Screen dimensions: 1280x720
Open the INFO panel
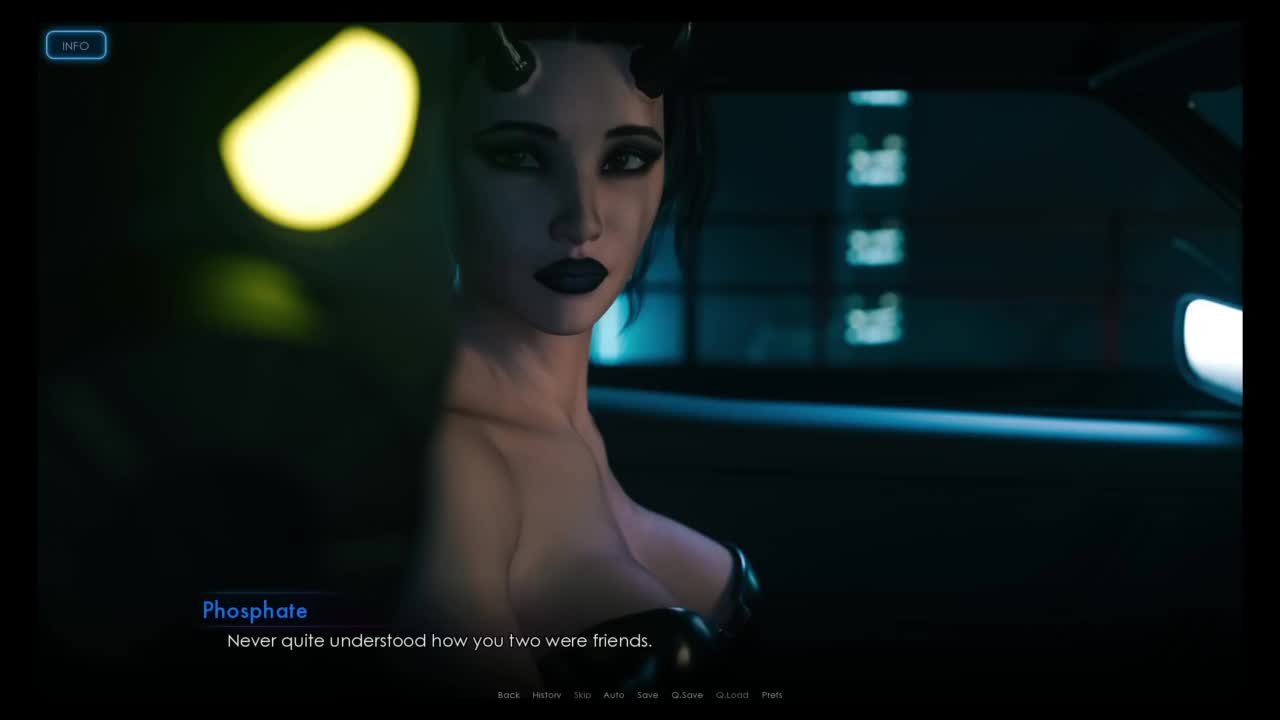[x=76, y=46]
